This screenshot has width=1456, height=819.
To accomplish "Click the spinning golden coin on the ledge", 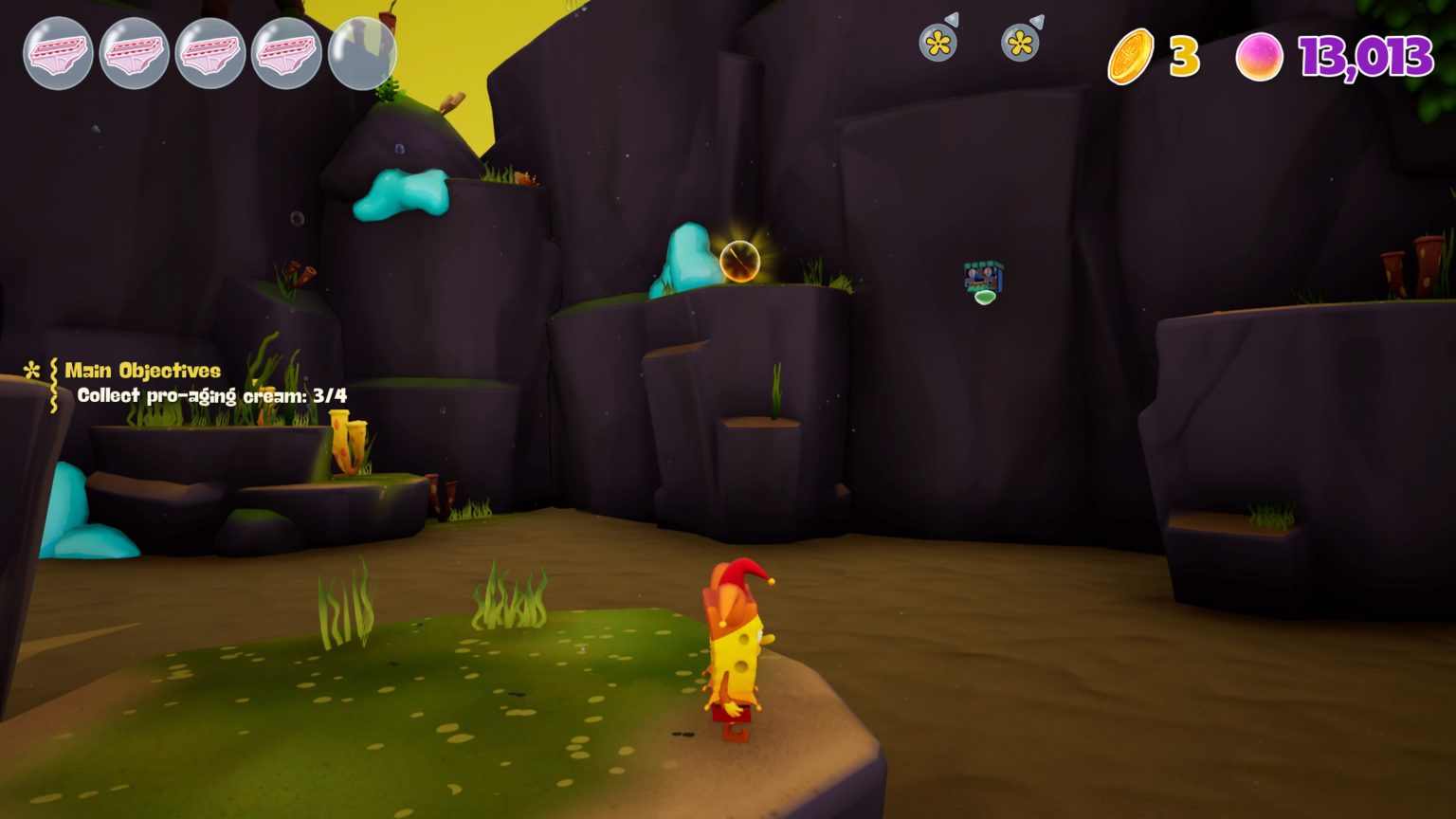I will click(x=739, y=261).
